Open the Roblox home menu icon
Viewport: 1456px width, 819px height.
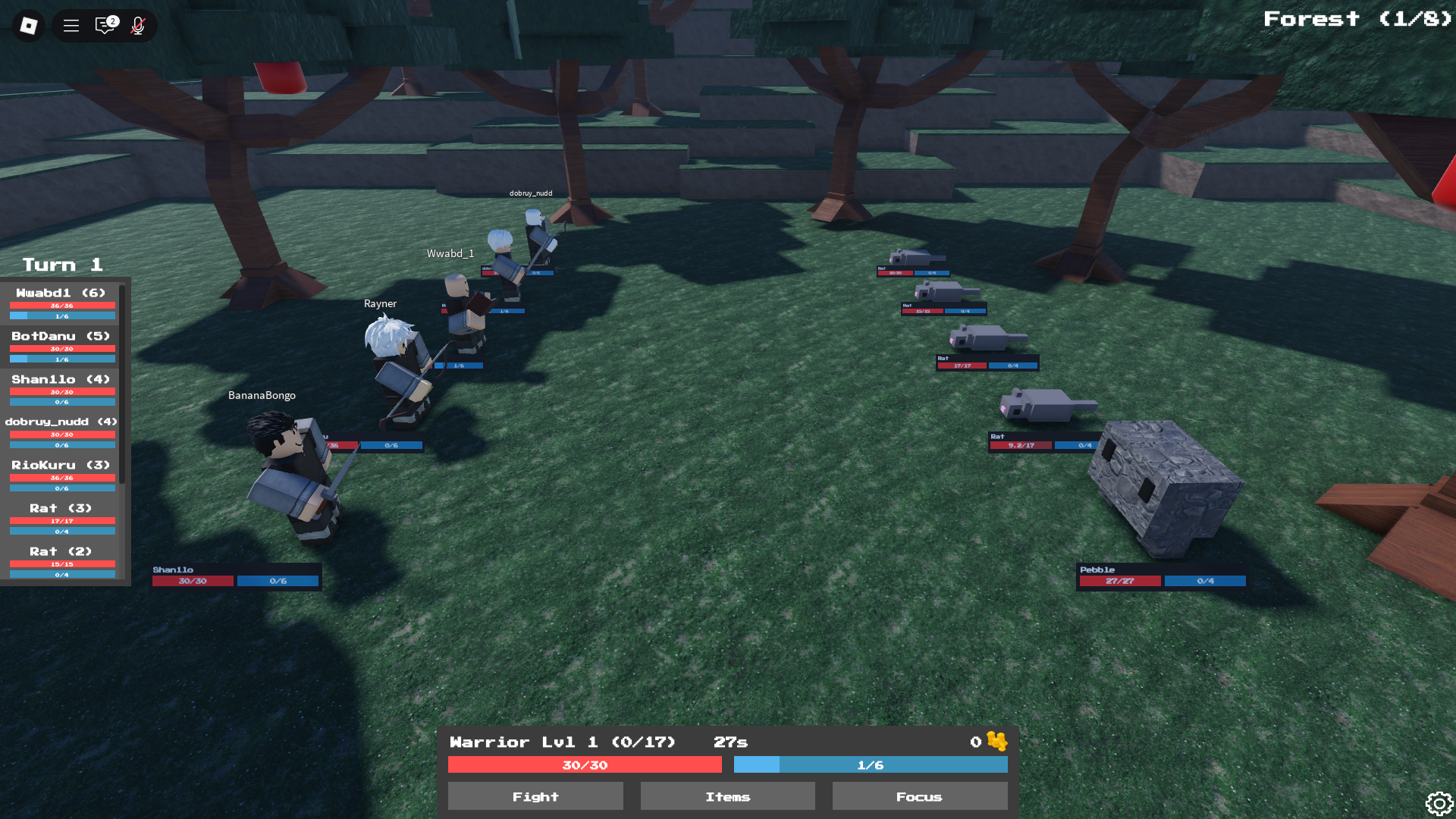(28, 25)
